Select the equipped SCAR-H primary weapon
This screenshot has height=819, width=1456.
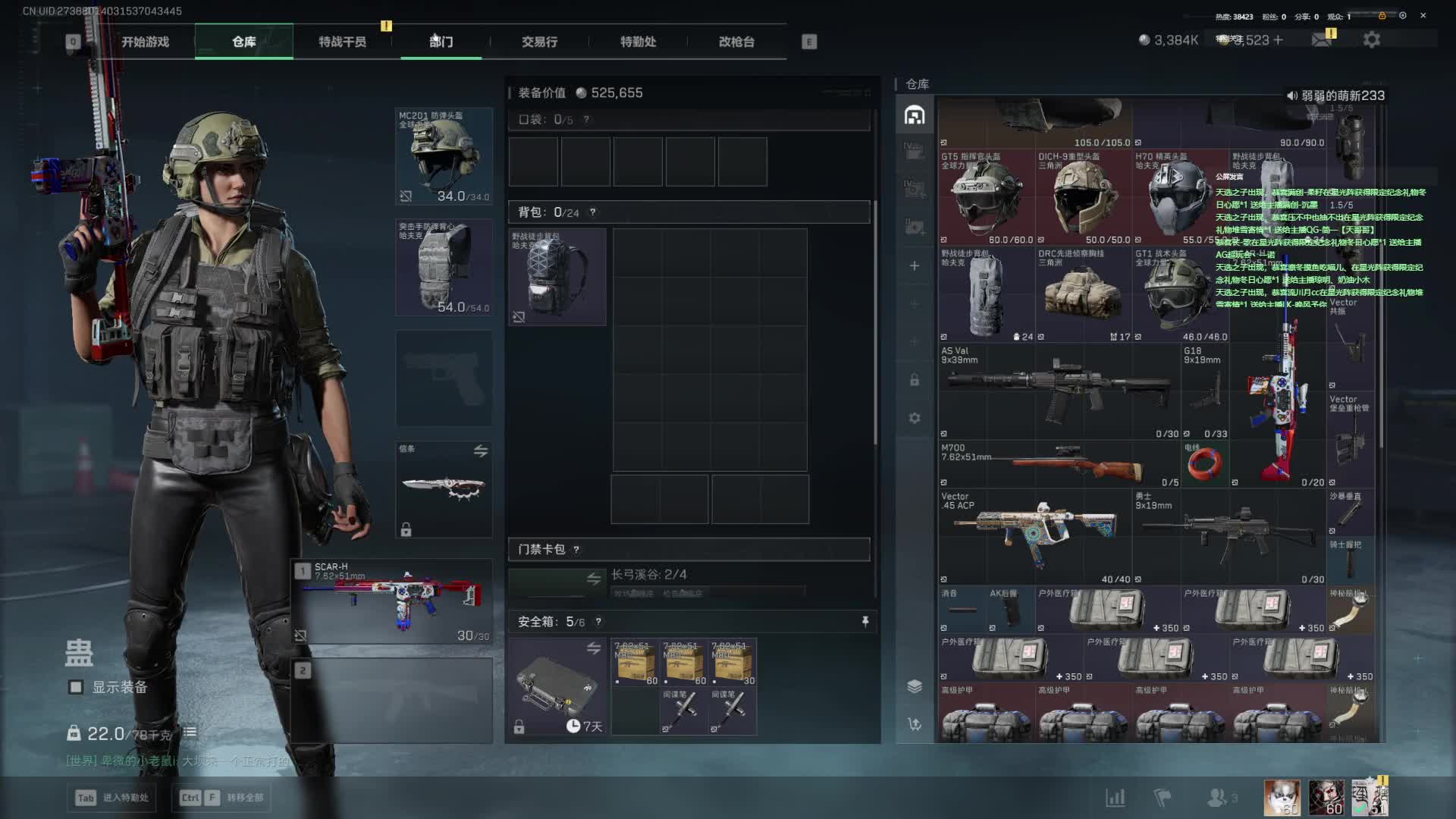(392, 602)
